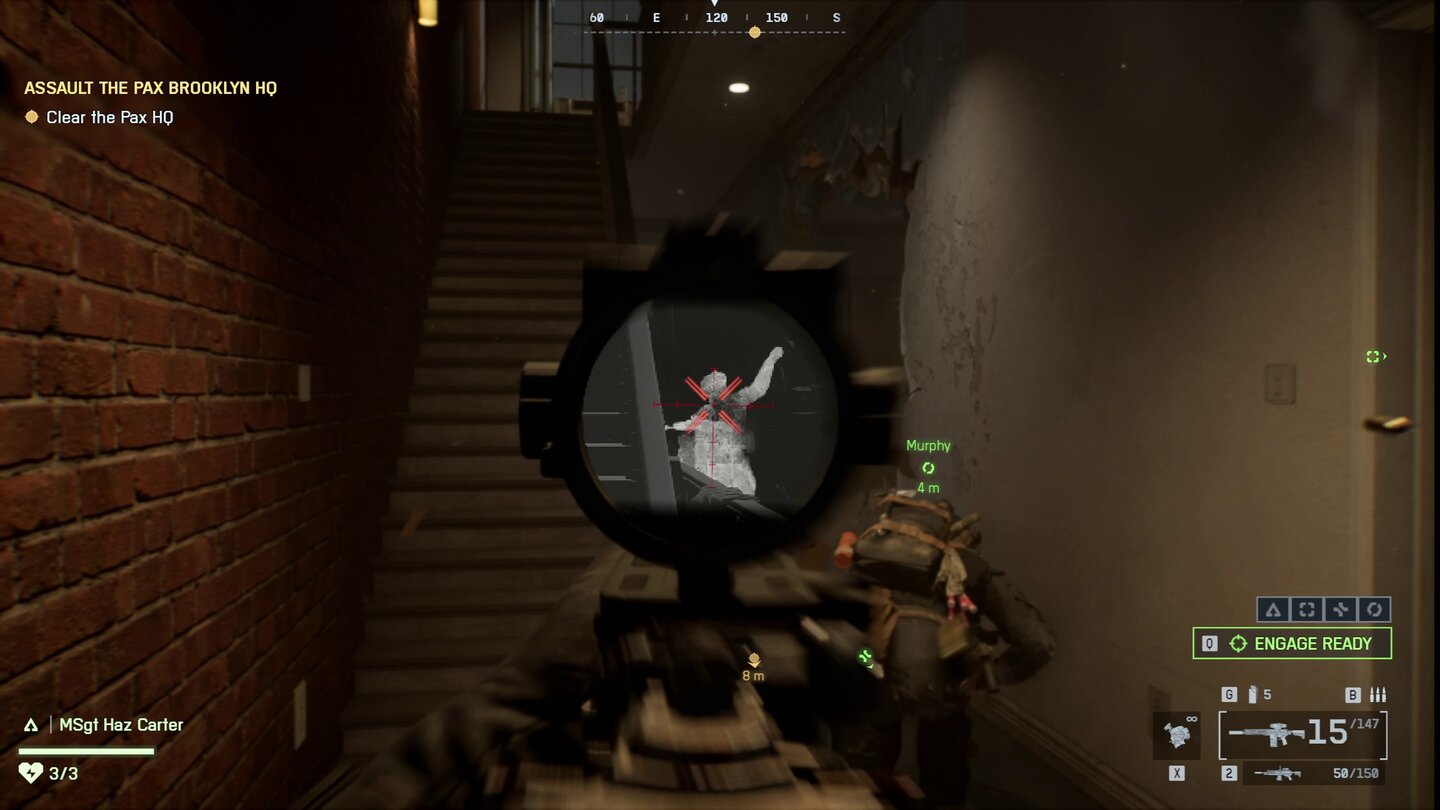Click the hold position bracket icon

tap(1306, 609)
